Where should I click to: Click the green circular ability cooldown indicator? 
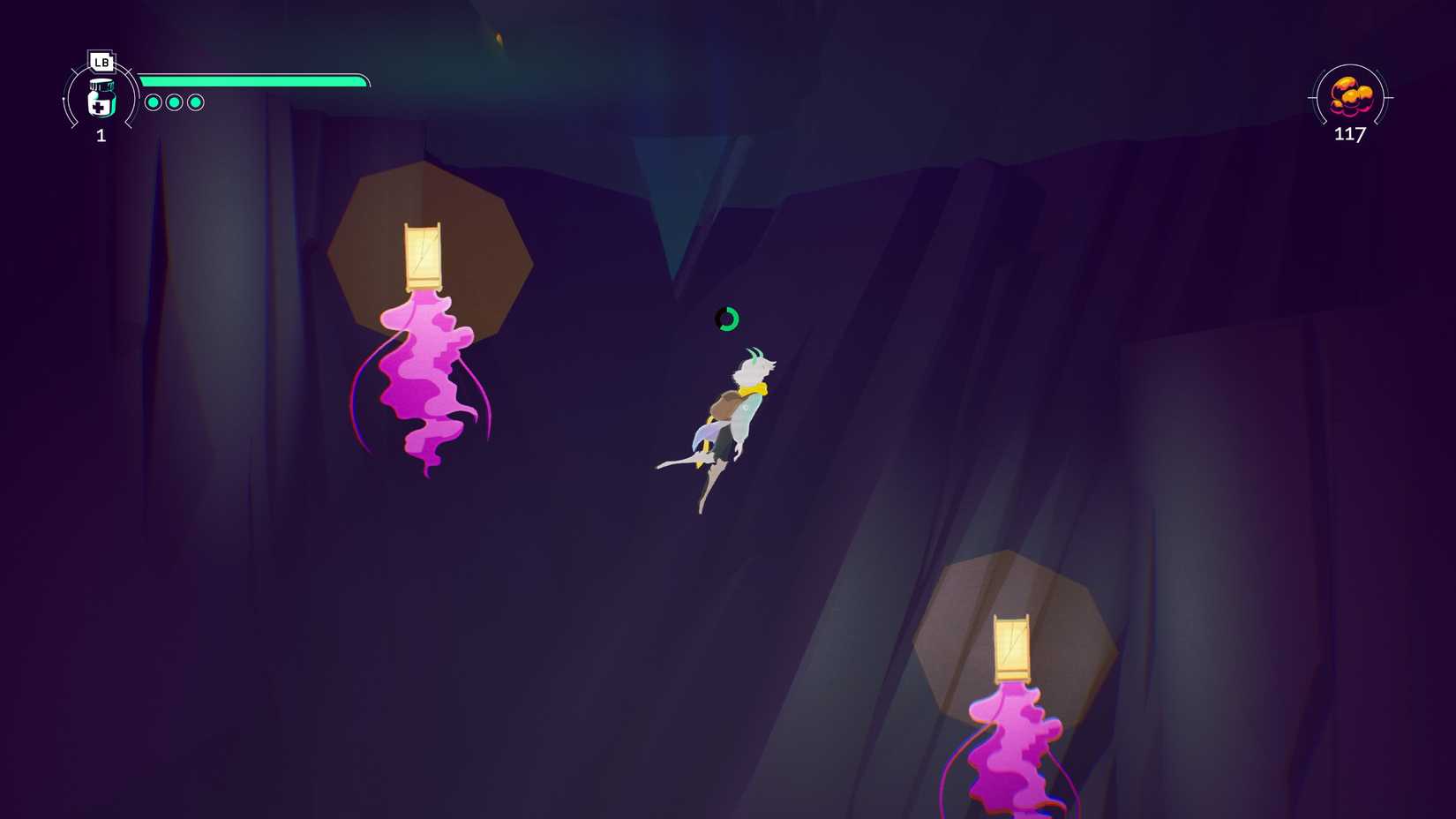pyautogui.click(x=725, y=319)
